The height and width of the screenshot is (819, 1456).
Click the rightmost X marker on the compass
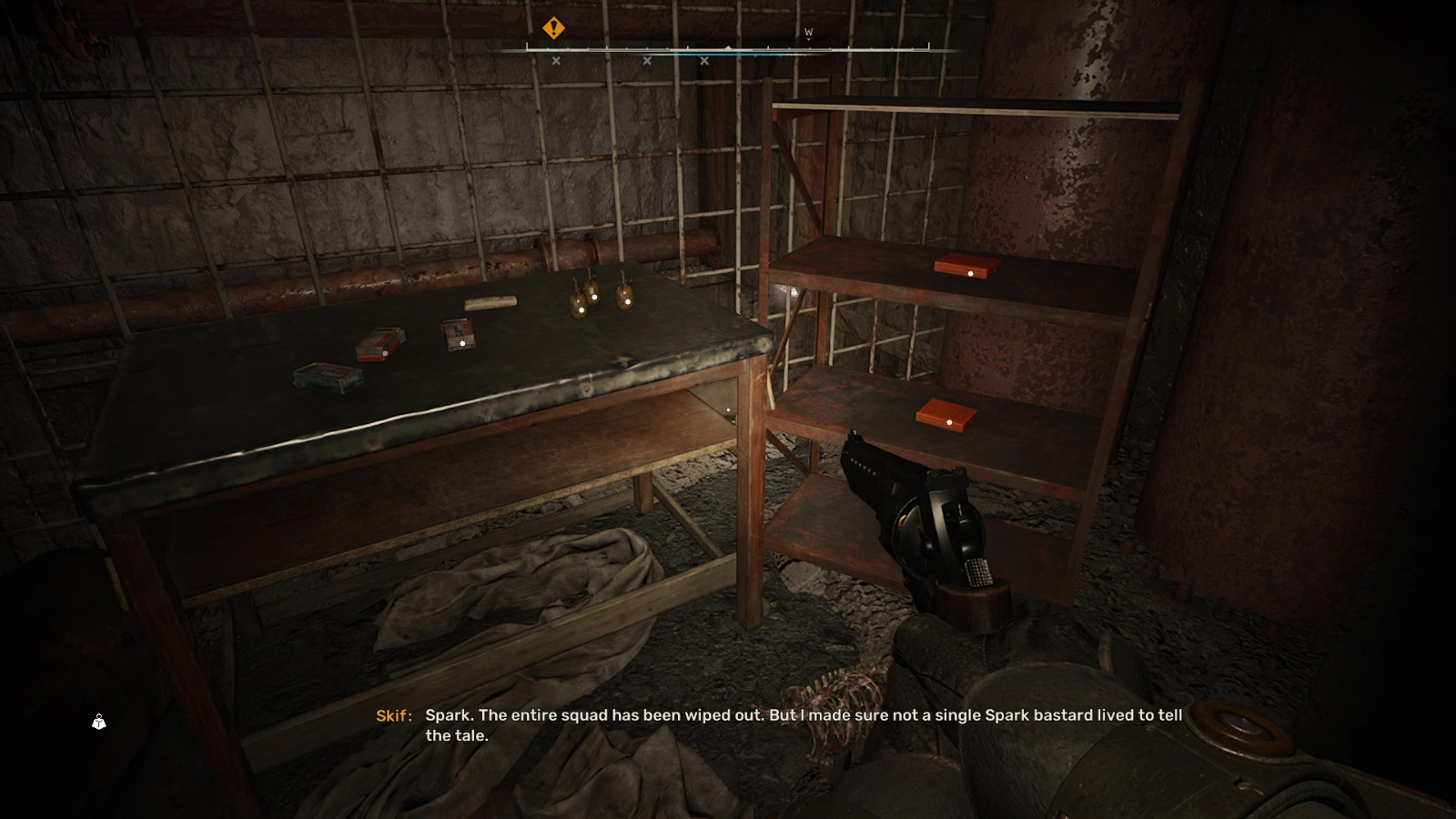705,60
